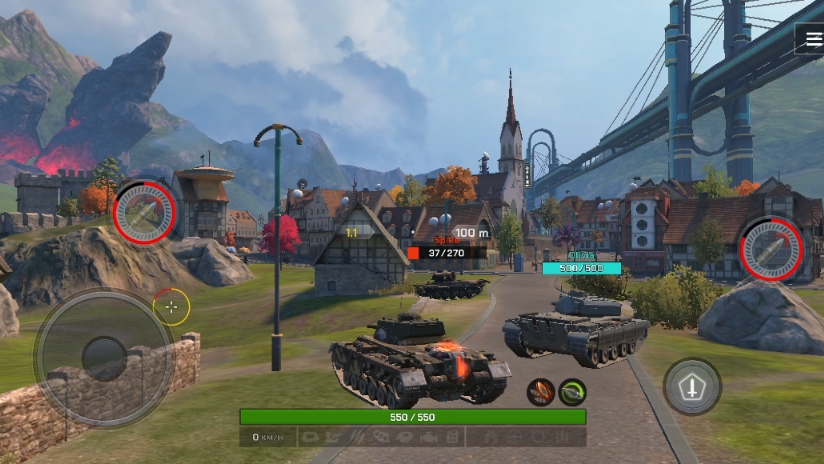Tap the left shell fire button
824x464 pixels.
coord(145,213)
